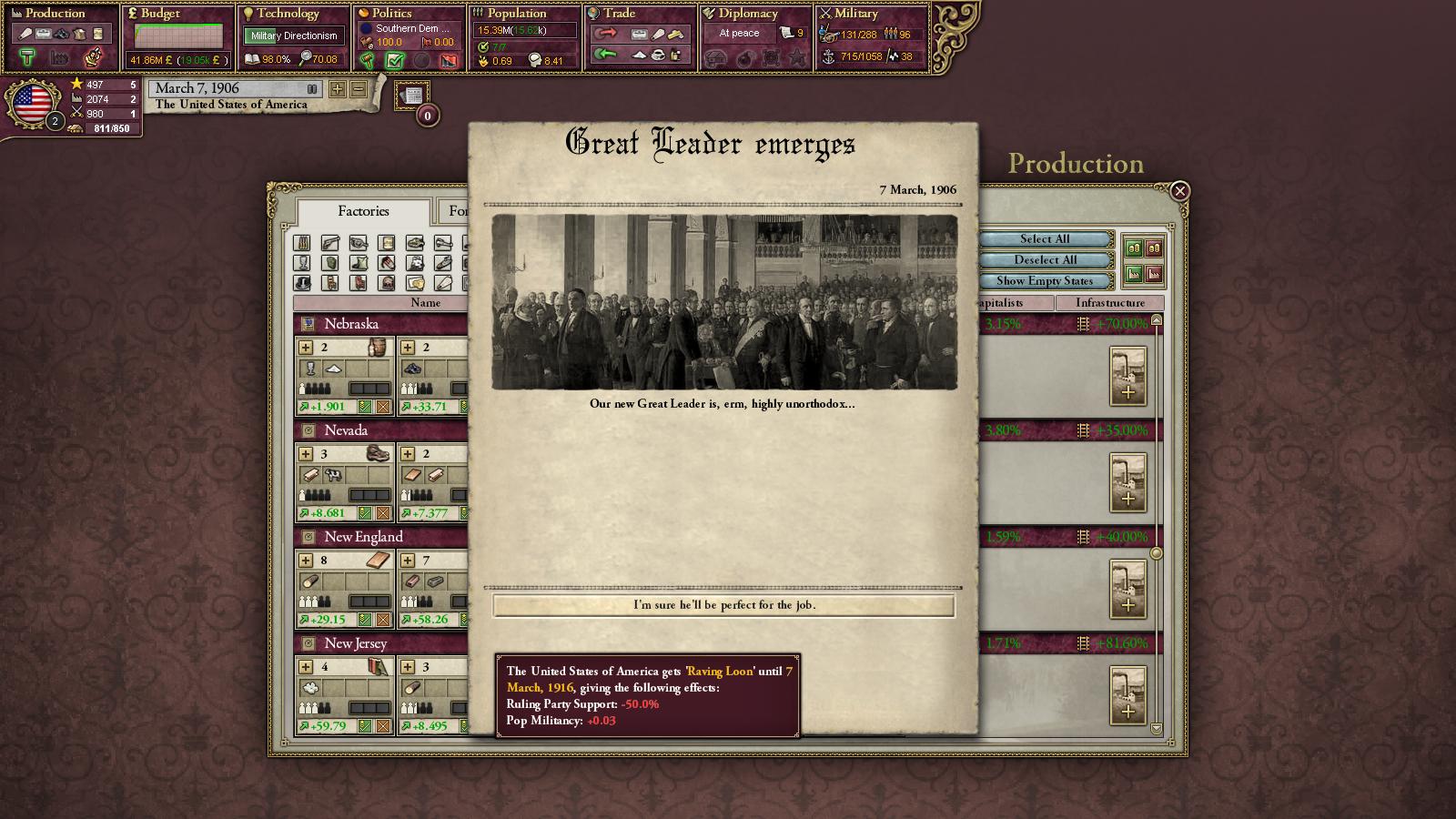This screenshot has height=819, width=1456.
Task: Decrease game speed with minus button
Action: [x=359, y=89]
